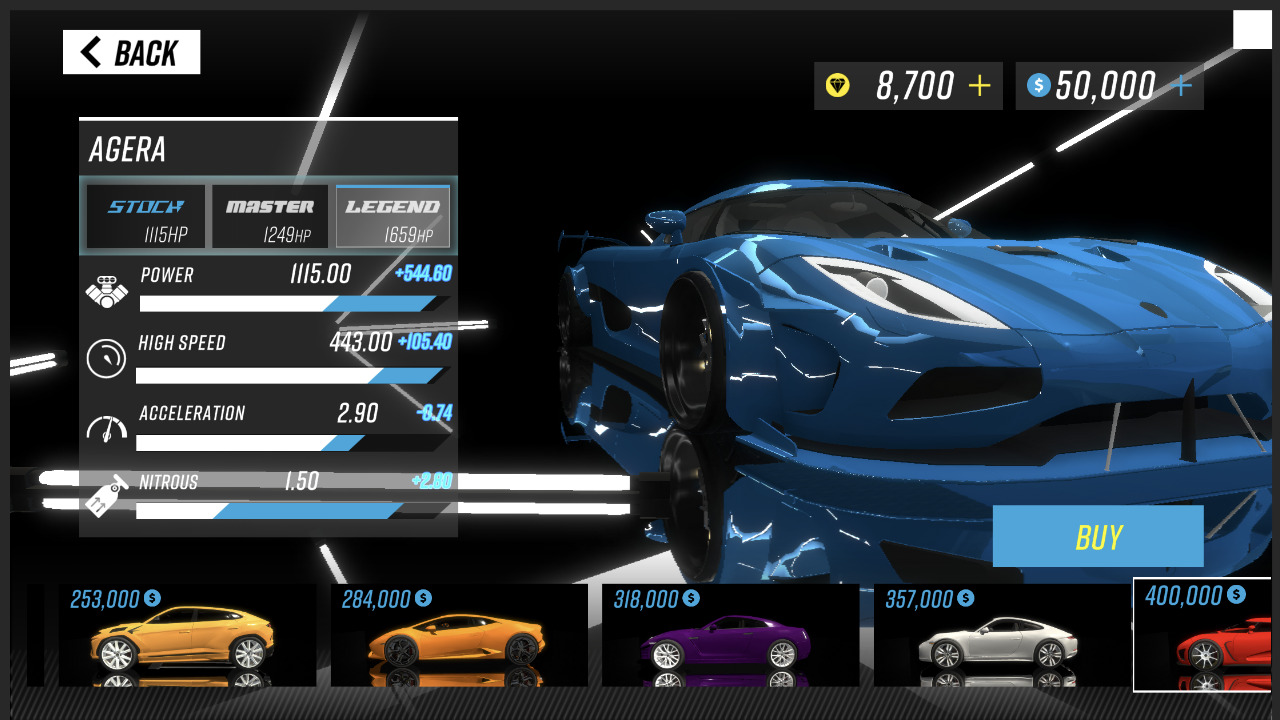Image resolution: width=1280 pixels, height=720 pixels.
Task: Click the back arrow chevron icon
Action: pos(91,51)
